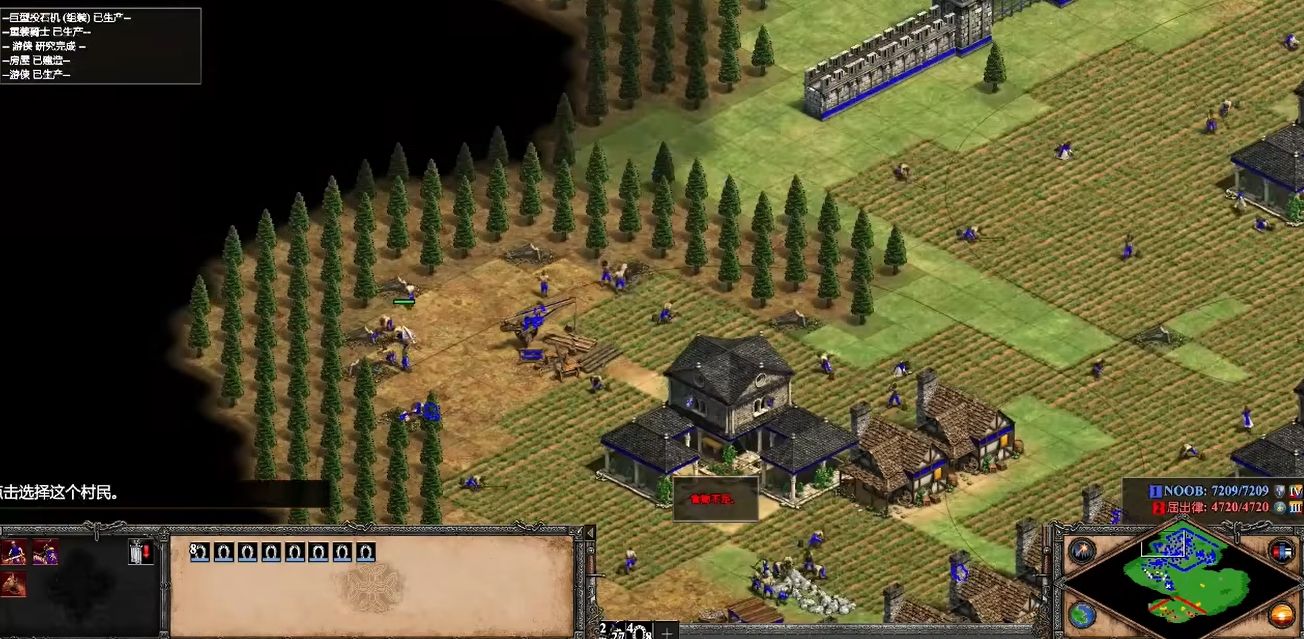Train the sword-wielding knight unit
Viewport: 1304px width, 639px height.
[x=14, y=552]
